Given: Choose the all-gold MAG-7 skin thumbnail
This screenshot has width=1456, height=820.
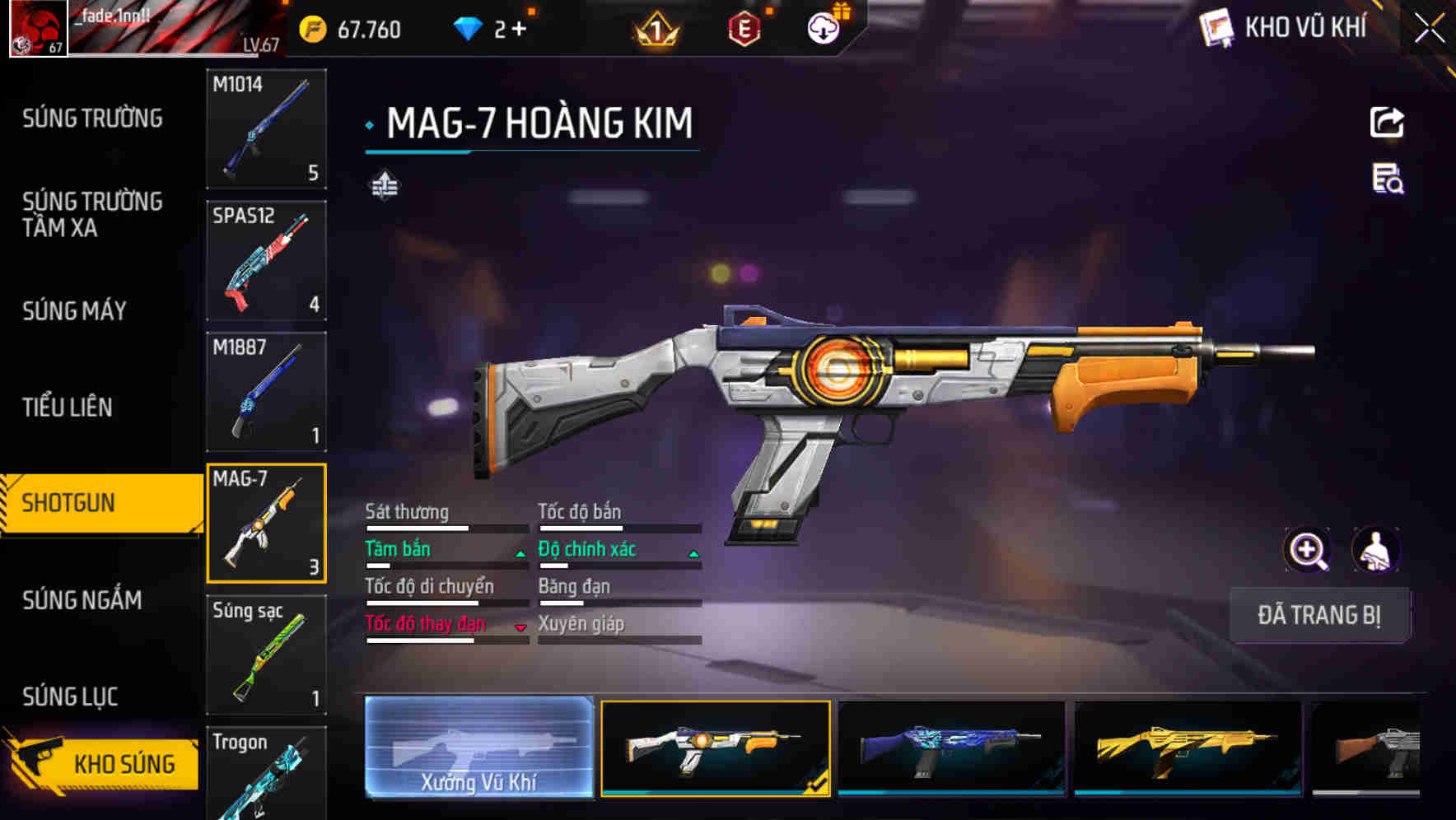Looking at the screenshot, I should coord(1188,748).
